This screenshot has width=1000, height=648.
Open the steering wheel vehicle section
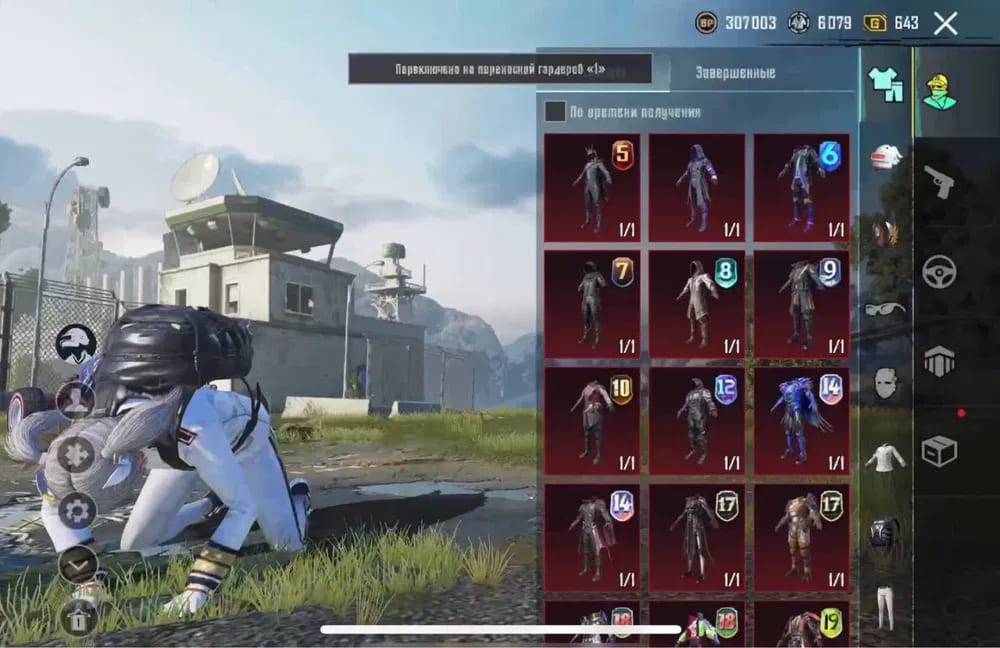point(939,272)
